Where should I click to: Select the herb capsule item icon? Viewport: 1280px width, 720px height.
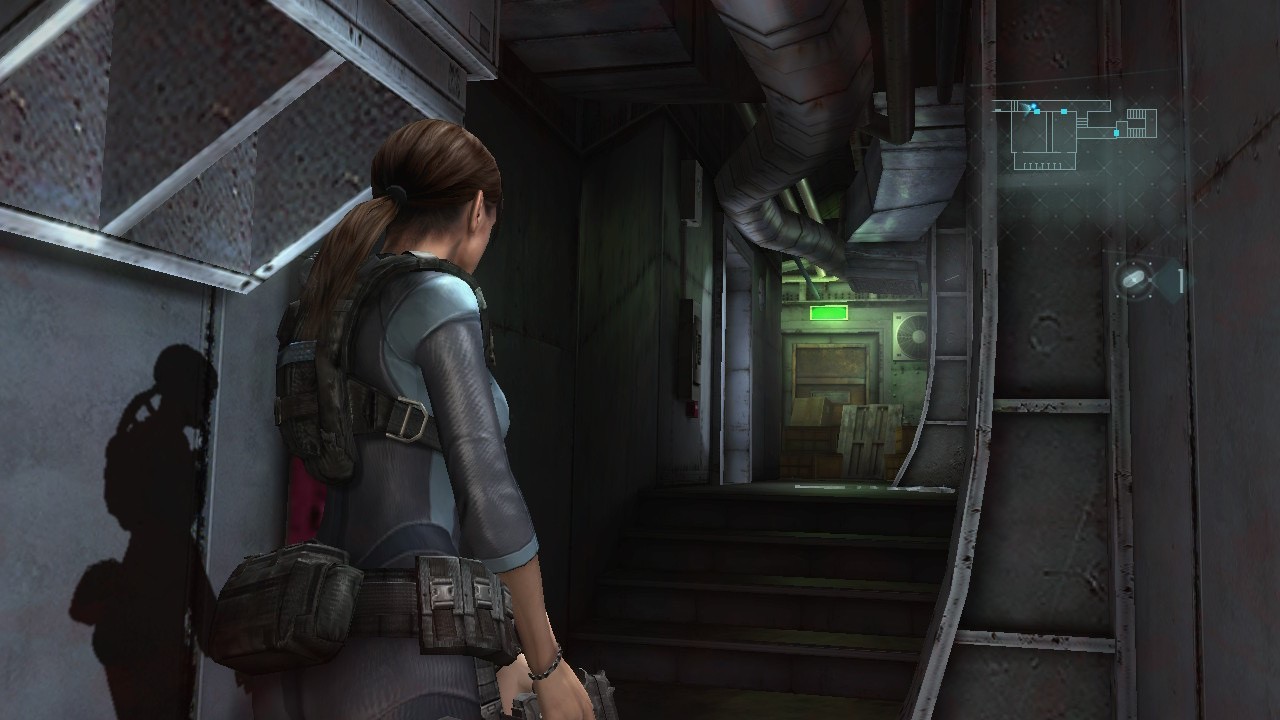tap(1134, 280)
